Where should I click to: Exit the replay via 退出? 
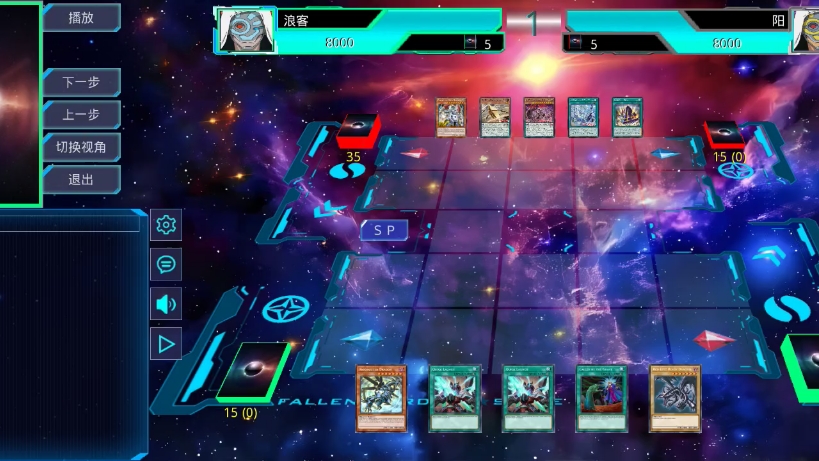[x=81, y=180]
